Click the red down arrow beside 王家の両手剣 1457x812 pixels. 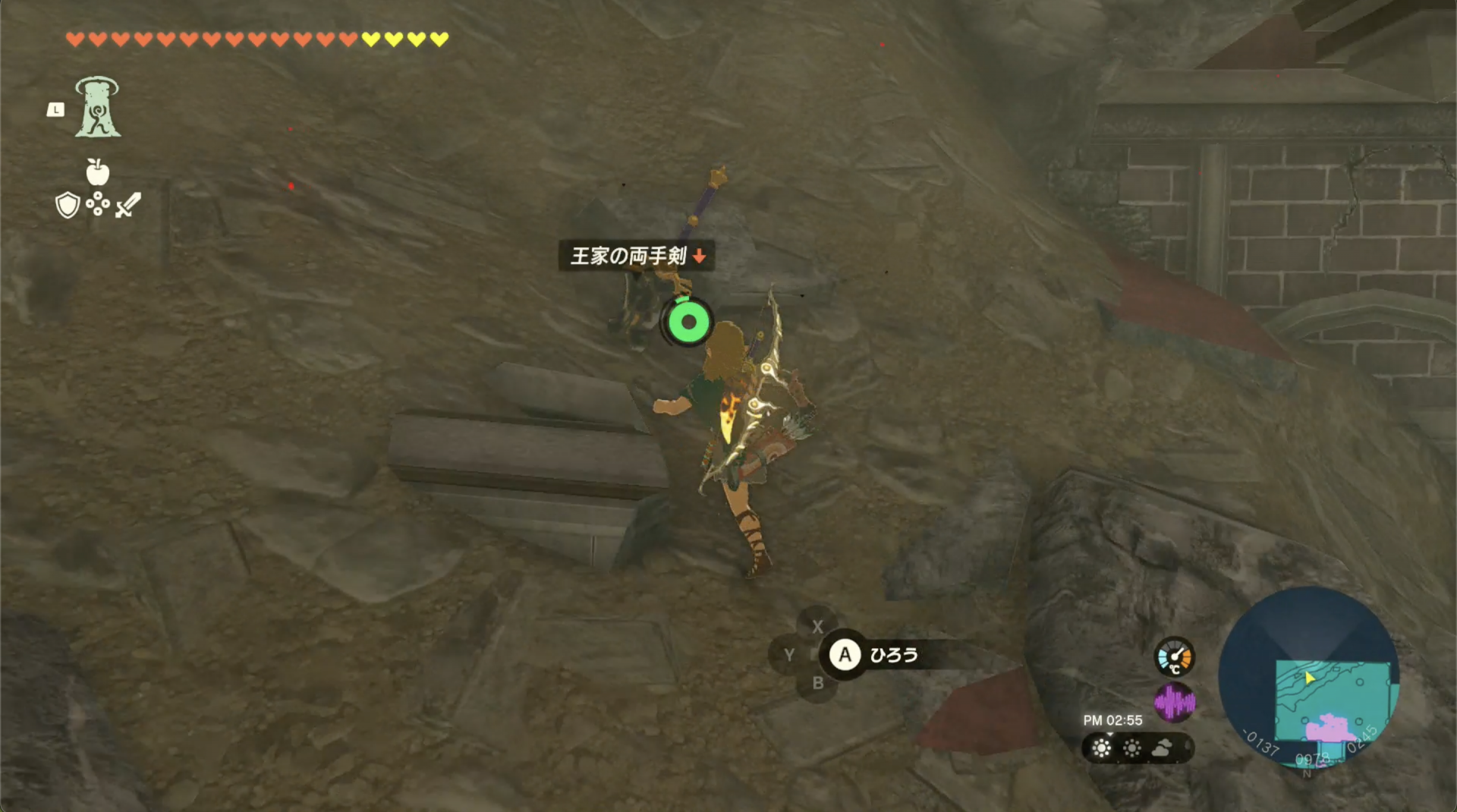pyautogui.click(x=697, y=257)
